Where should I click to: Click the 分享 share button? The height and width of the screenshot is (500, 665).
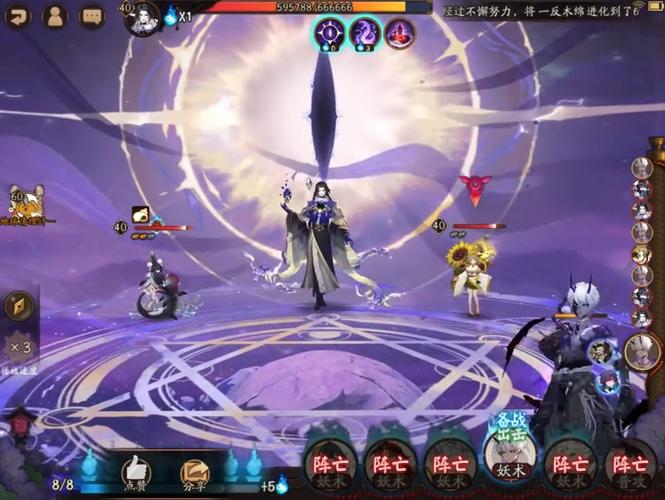[x=194, y=471]
